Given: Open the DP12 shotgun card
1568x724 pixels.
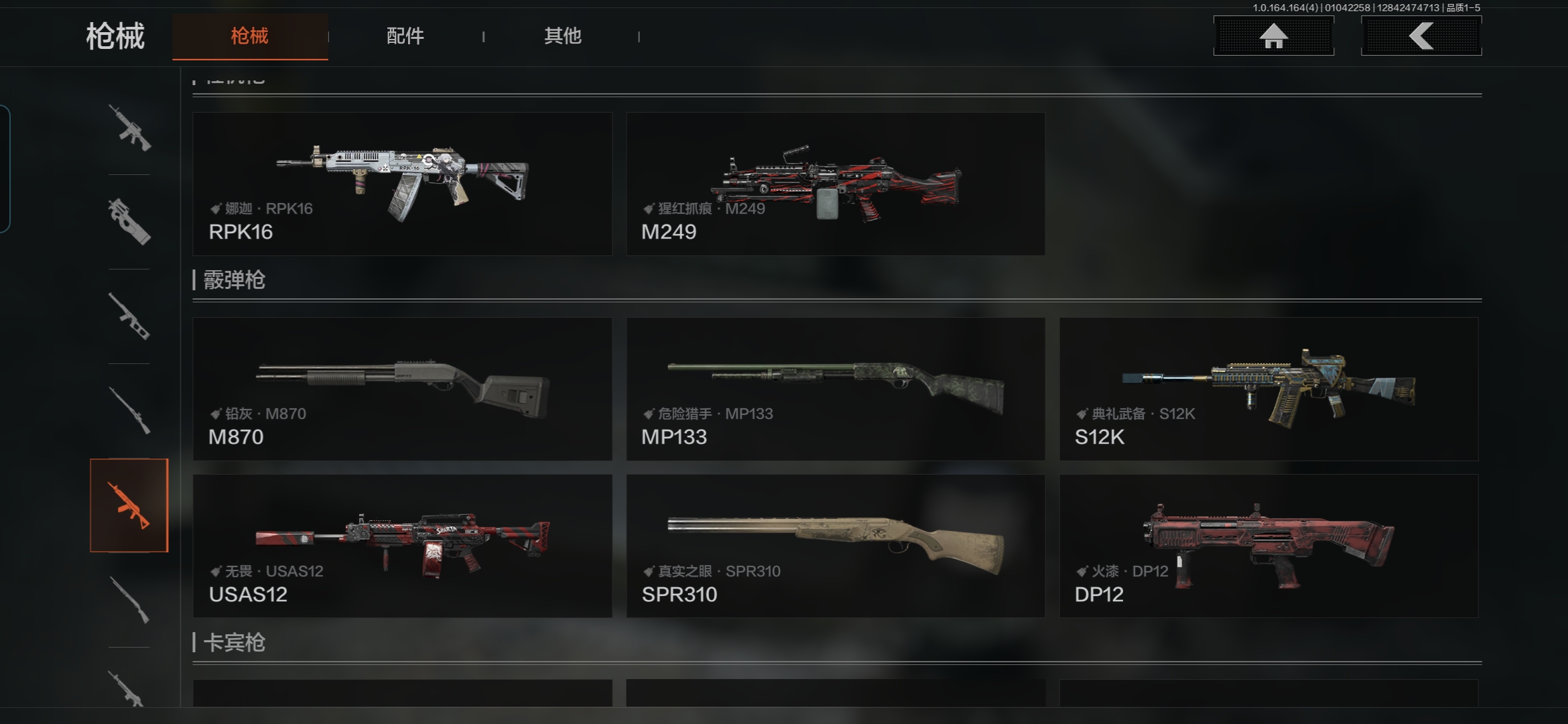Looking at the screenshot, I should pos(1268,546).
